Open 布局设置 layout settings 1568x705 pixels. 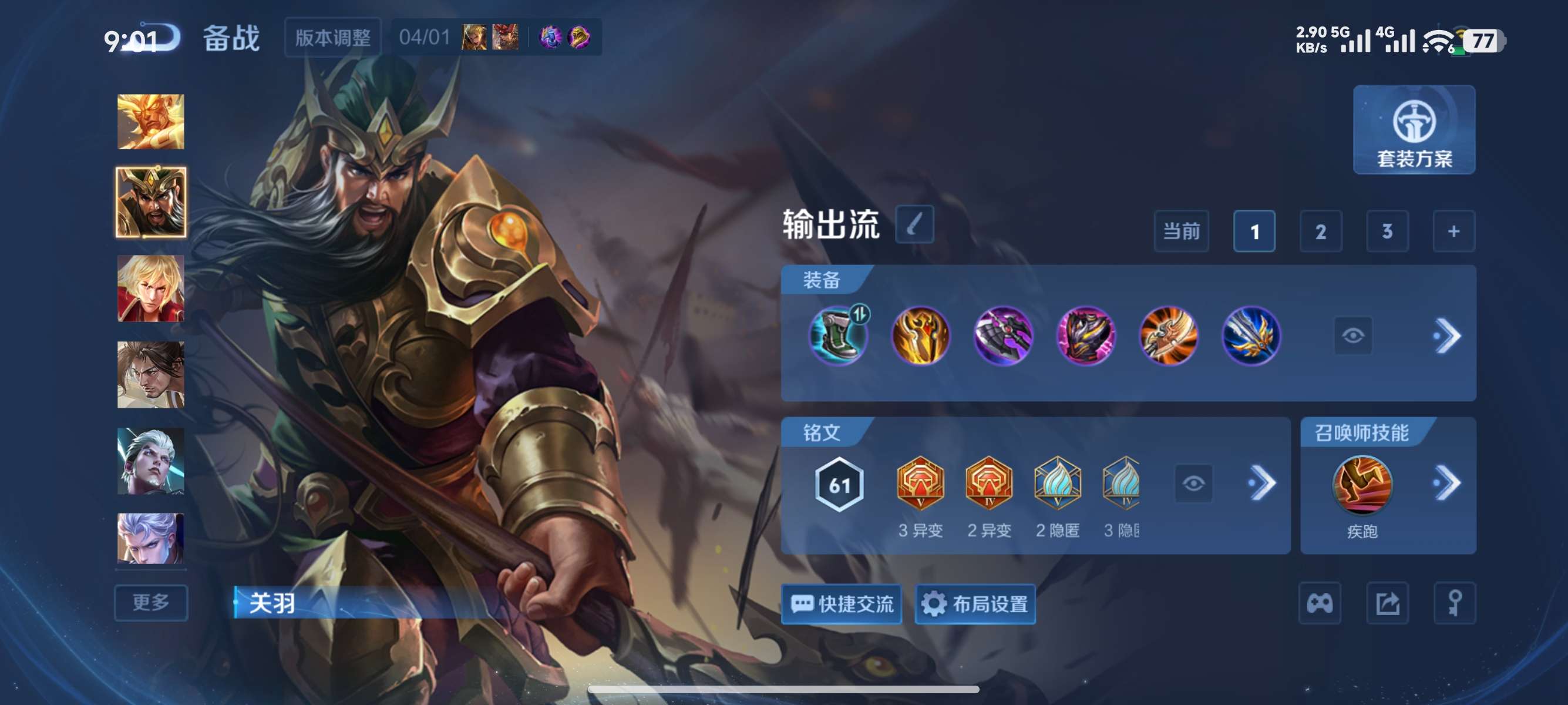[x=975, y=604]
